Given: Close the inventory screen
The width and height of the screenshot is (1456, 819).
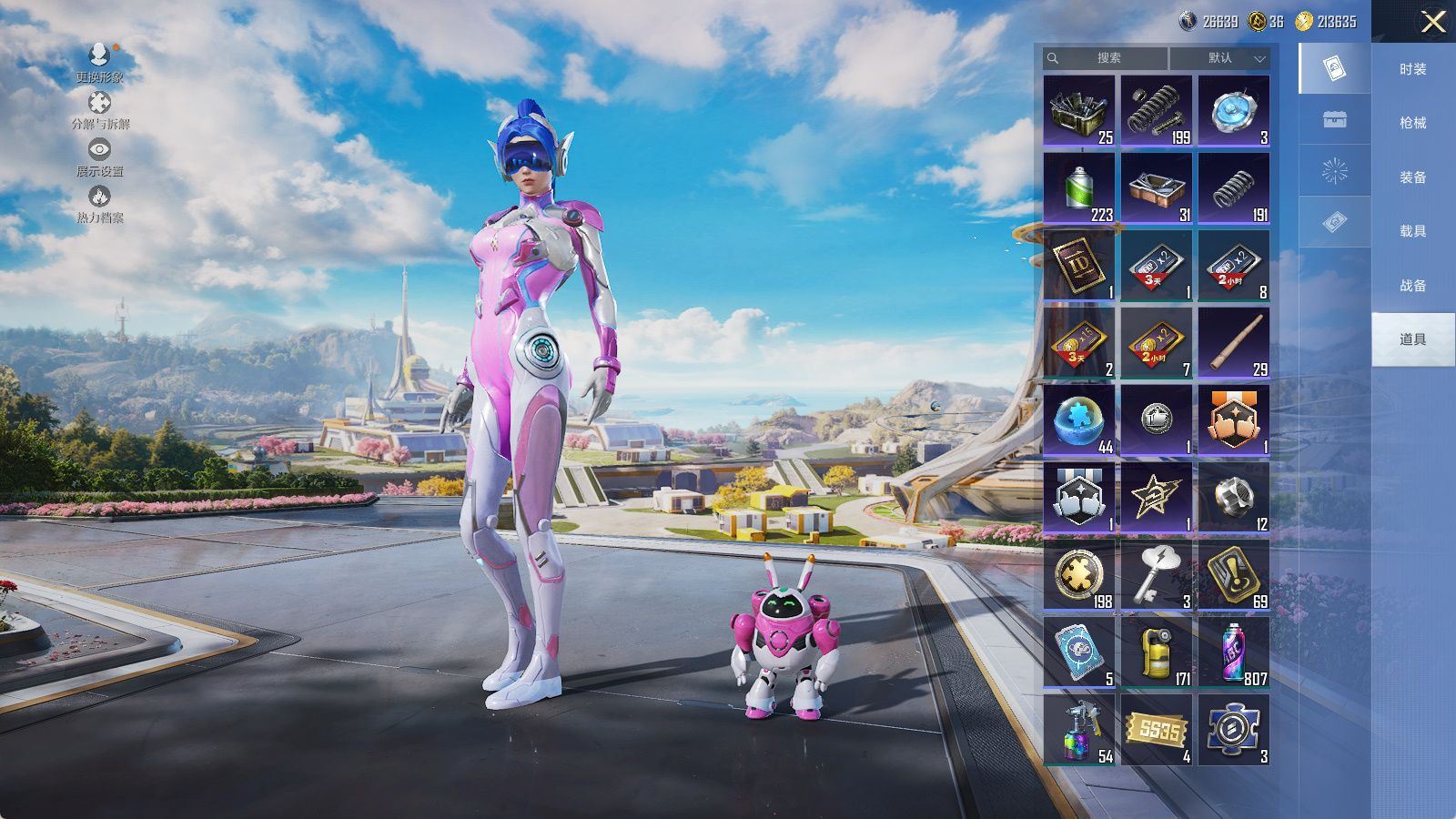Looking at the screenshot, I should pyautogui.click(x=1432, y=22).
